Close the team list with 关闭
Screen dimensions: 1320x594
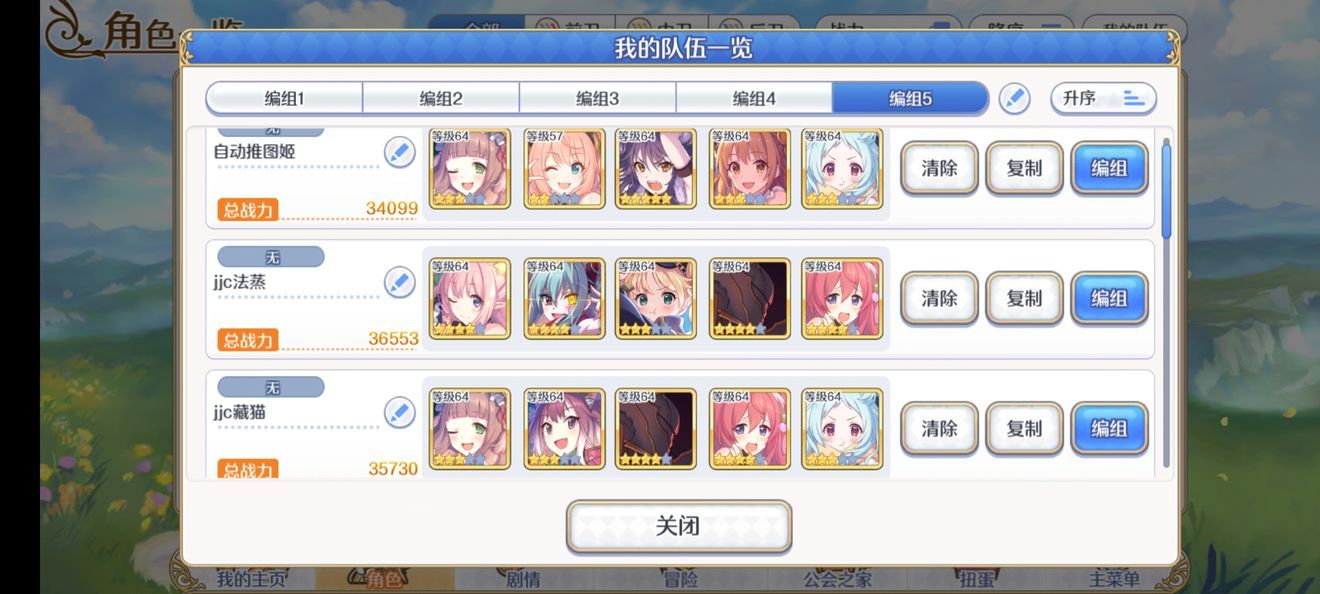[x=678, y=526]
